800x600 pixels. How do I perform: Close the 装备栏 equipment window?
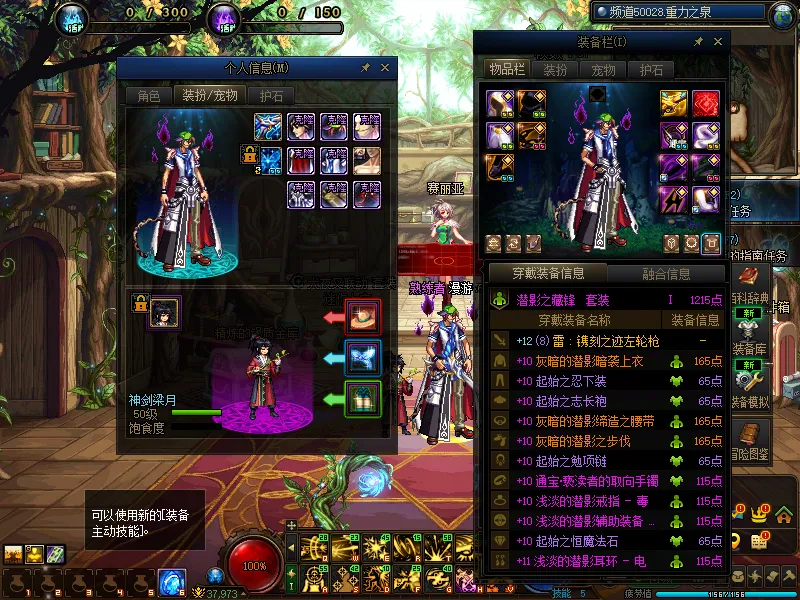718,42
